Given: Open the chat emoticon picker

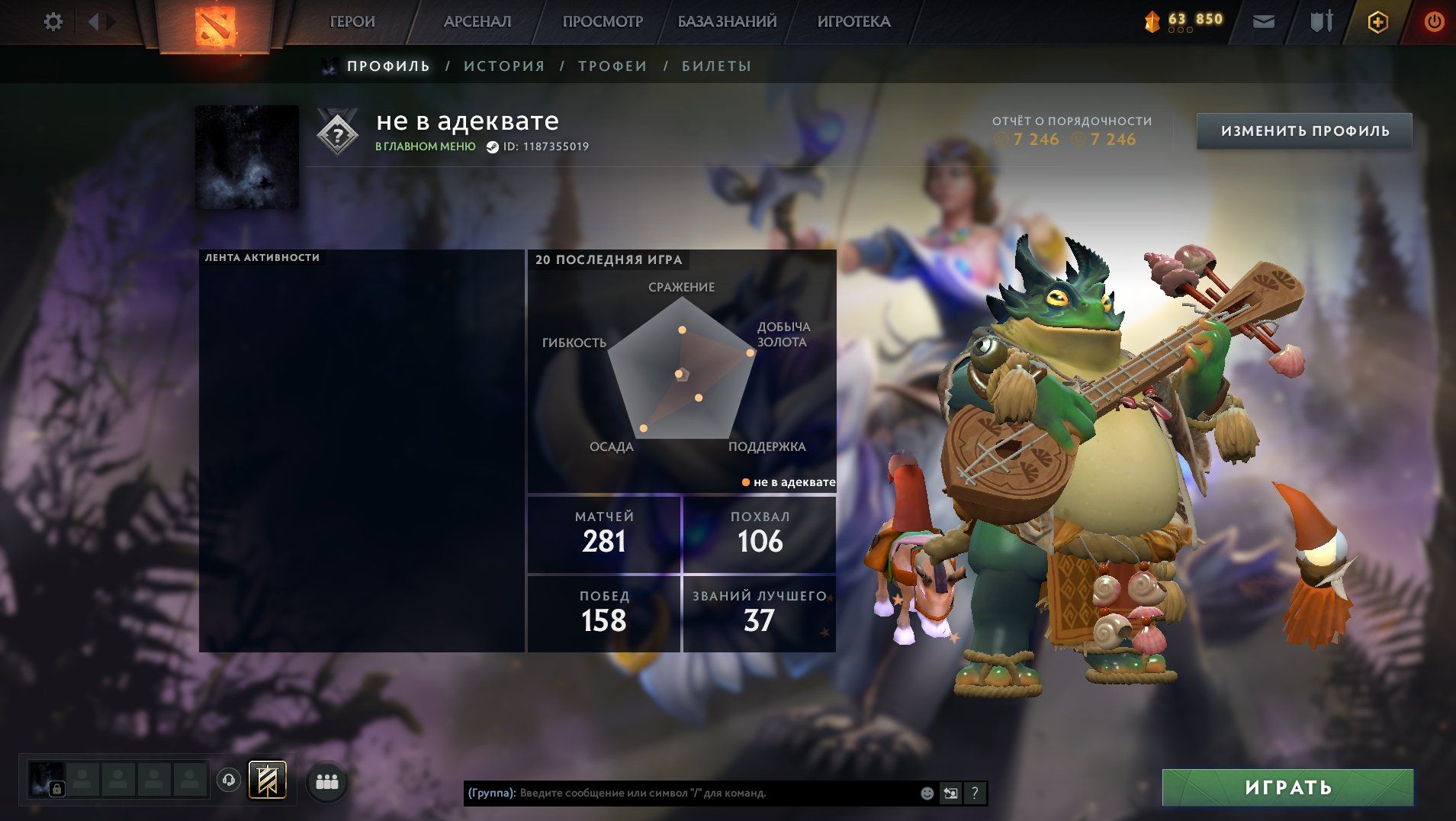Looking at the screenshot, I should (x=927, y=794).
